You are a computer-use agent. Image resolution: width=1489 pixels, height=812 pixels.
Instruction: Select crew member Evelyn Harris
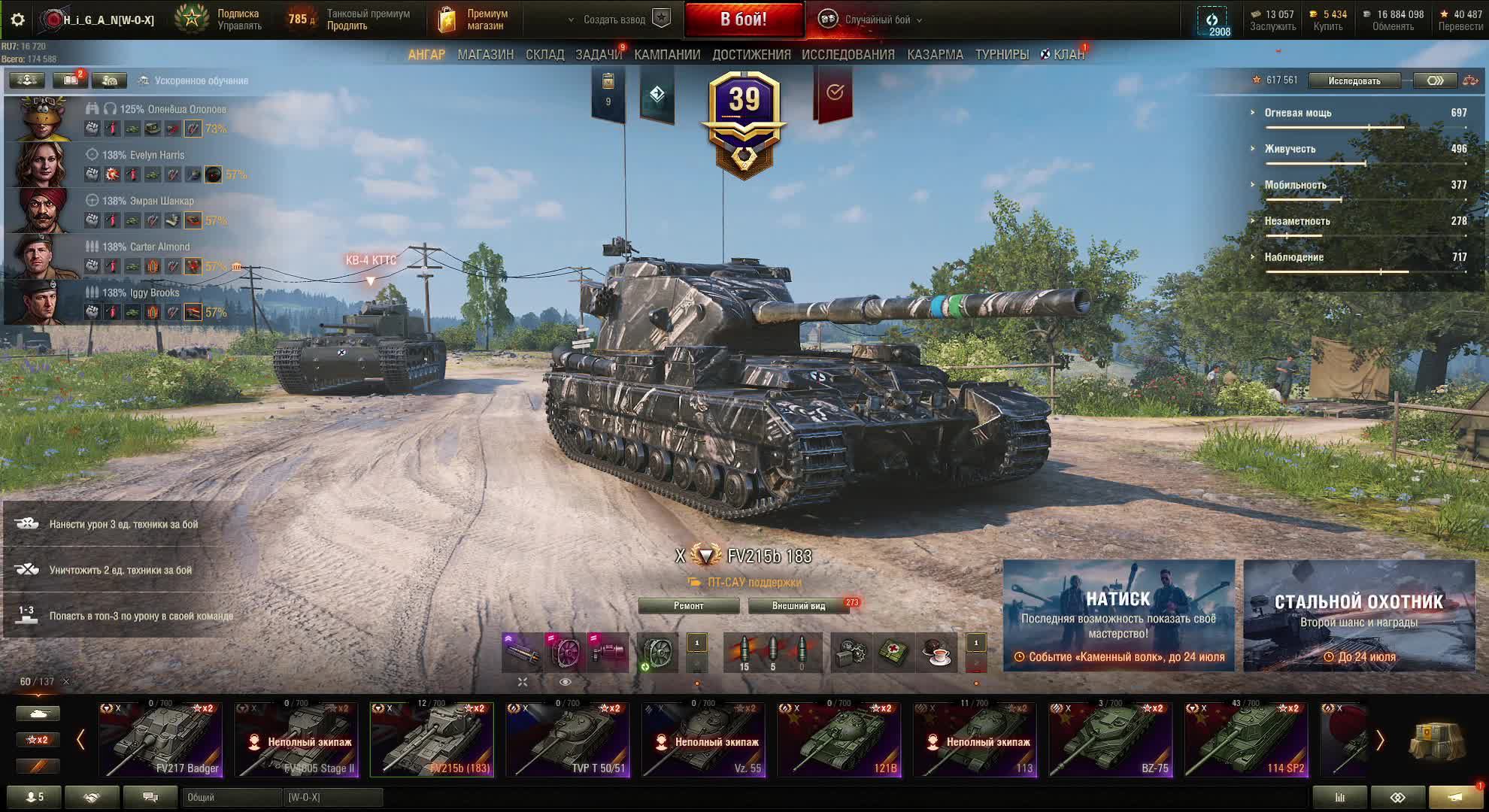[x=143, y=155]
